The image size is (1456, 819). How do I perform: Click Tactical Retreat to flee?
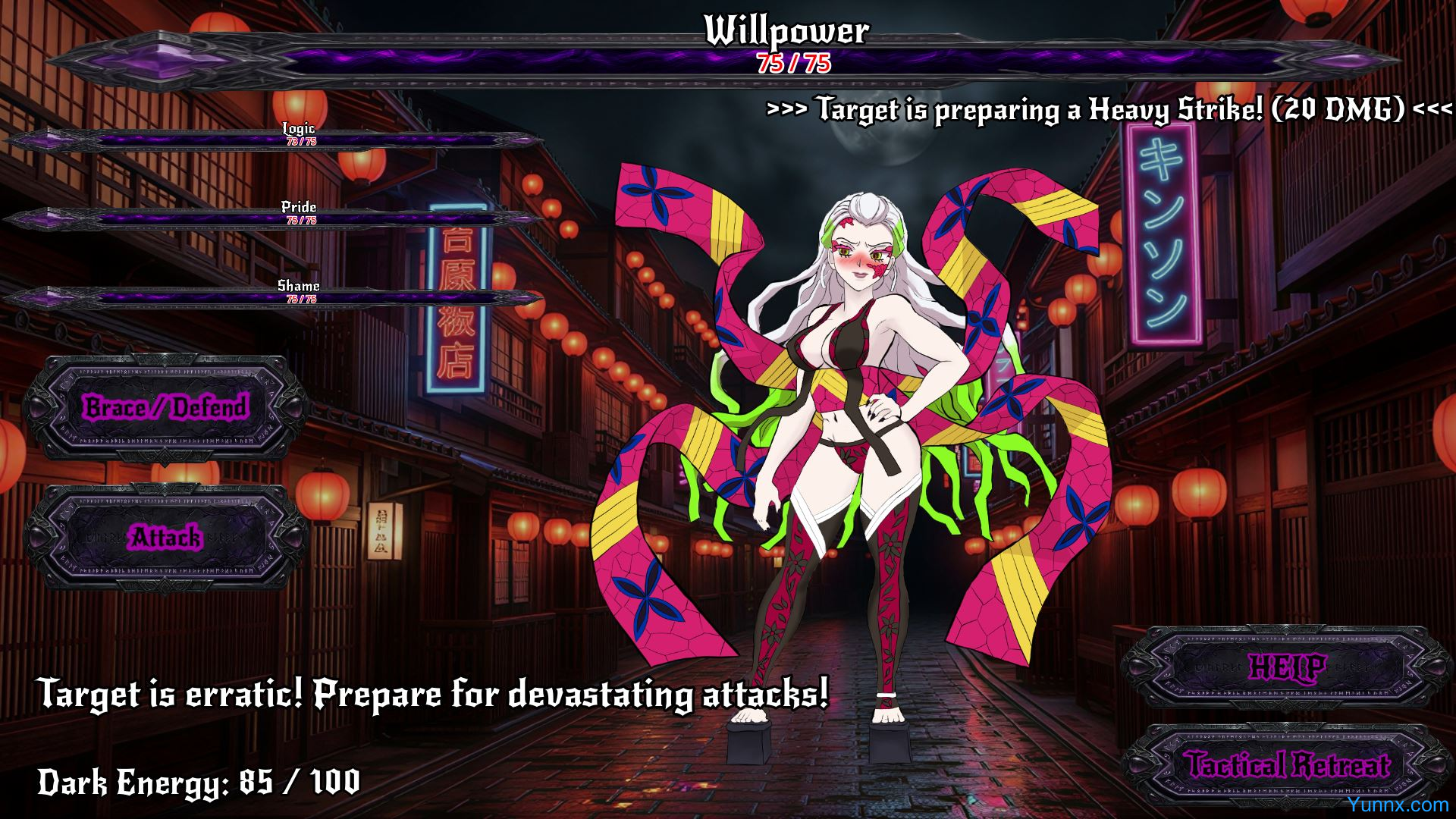(x=1287, y=764)
